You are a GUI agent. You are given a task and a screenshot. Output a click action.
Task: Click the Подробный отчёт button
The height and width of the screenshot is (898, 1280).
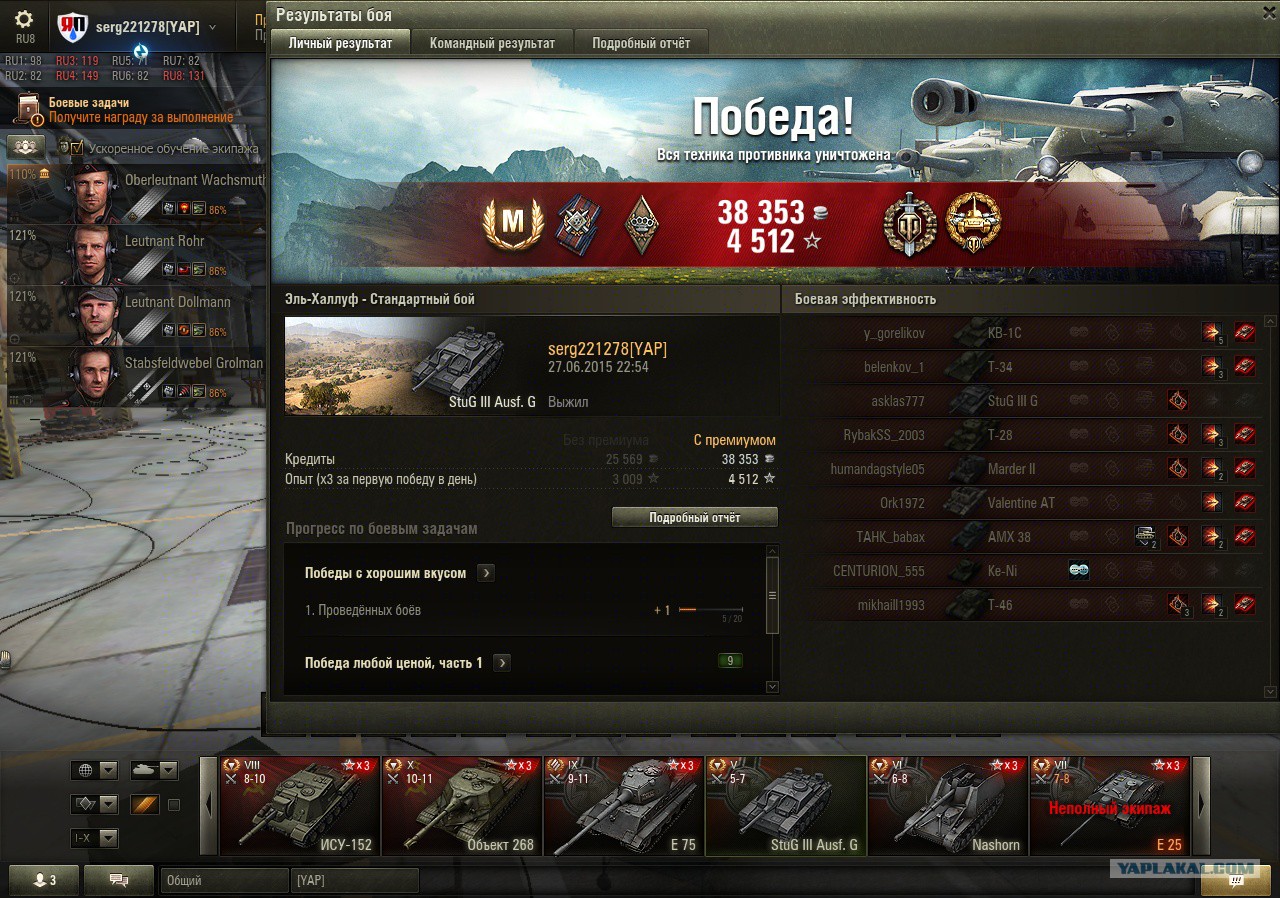click(x=694, y=517)
